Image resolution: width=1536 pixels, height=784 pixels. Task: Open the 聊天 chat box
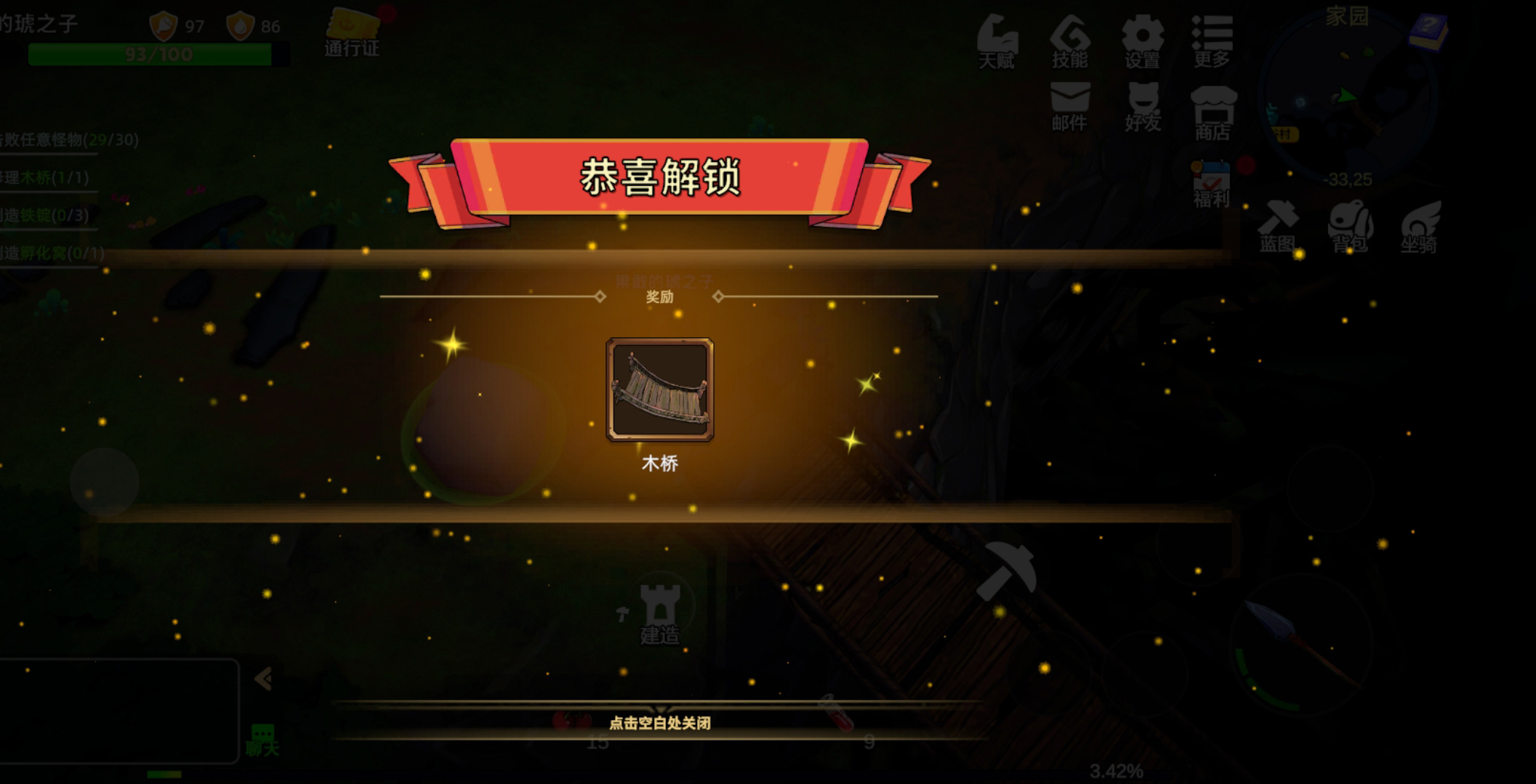coord(262,740)
